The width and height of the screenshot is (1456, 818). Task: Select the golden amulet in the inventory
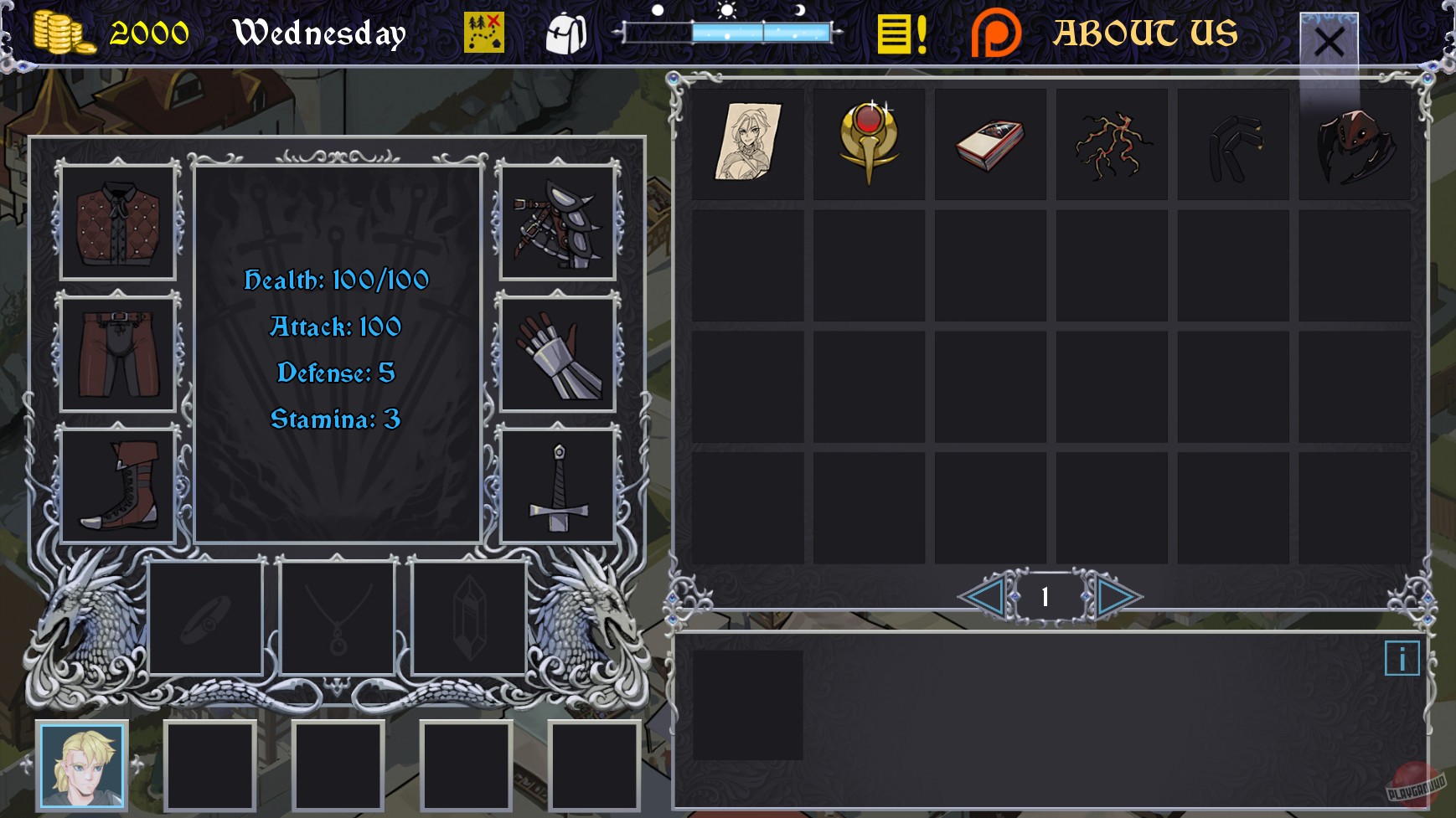(869, 142)
